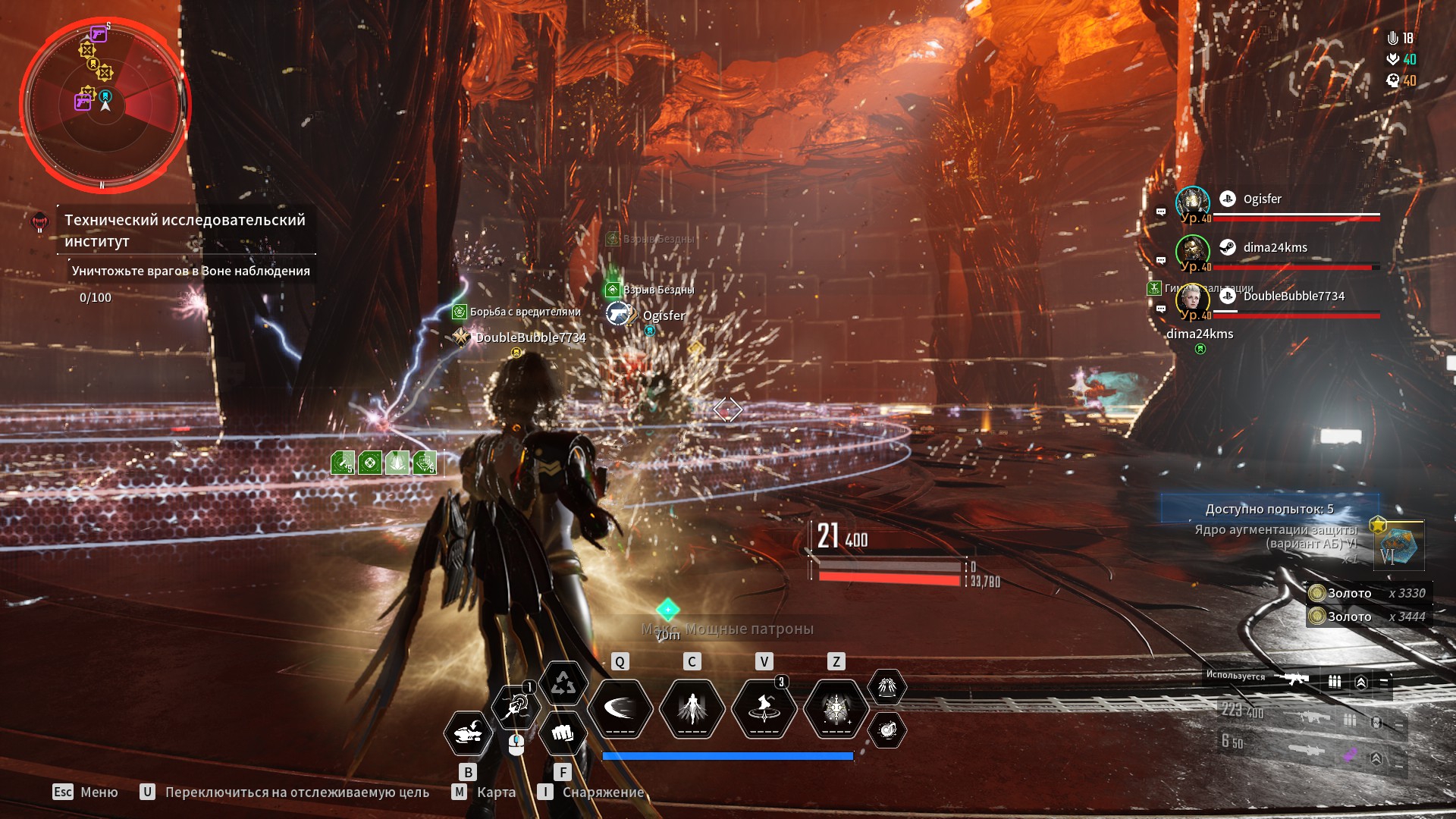Viewport: 1456px width, 819px height.
Task: Open Меню from the bottom bar
Action: click(85, 792)
